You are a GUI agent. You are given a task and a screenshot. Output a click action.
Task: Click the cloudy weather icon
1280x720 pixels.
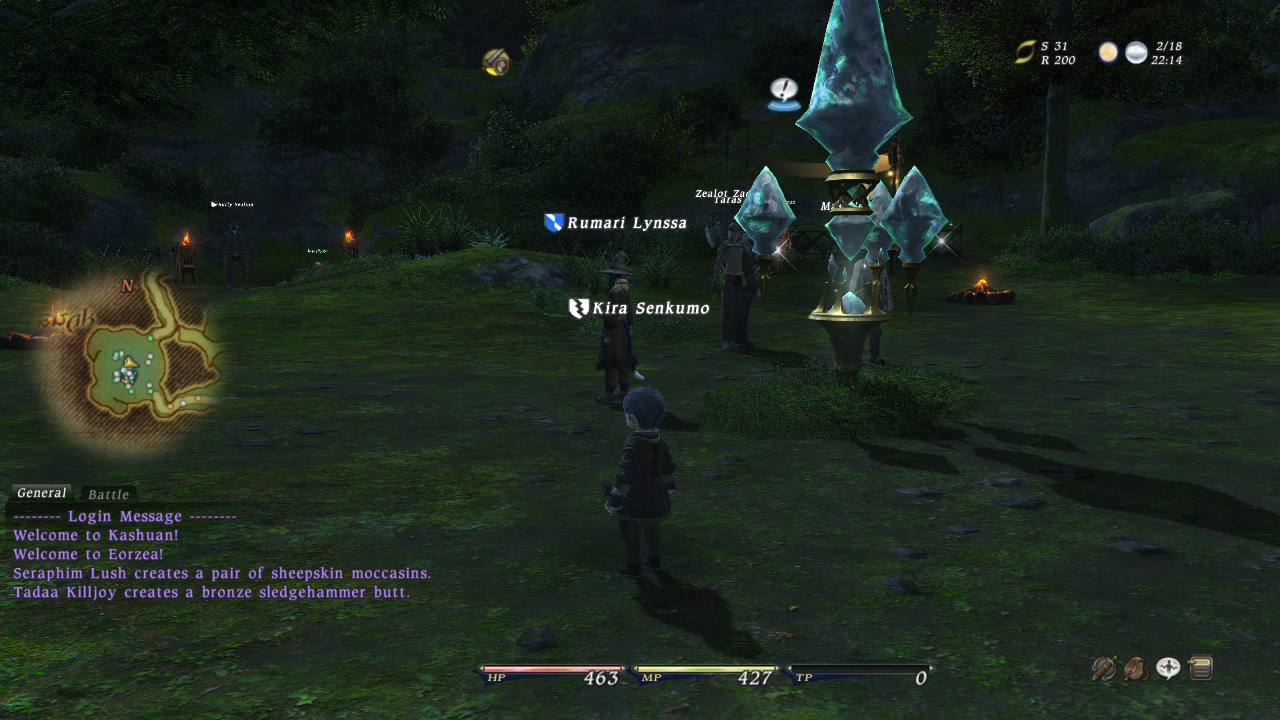coord(1136,52)
